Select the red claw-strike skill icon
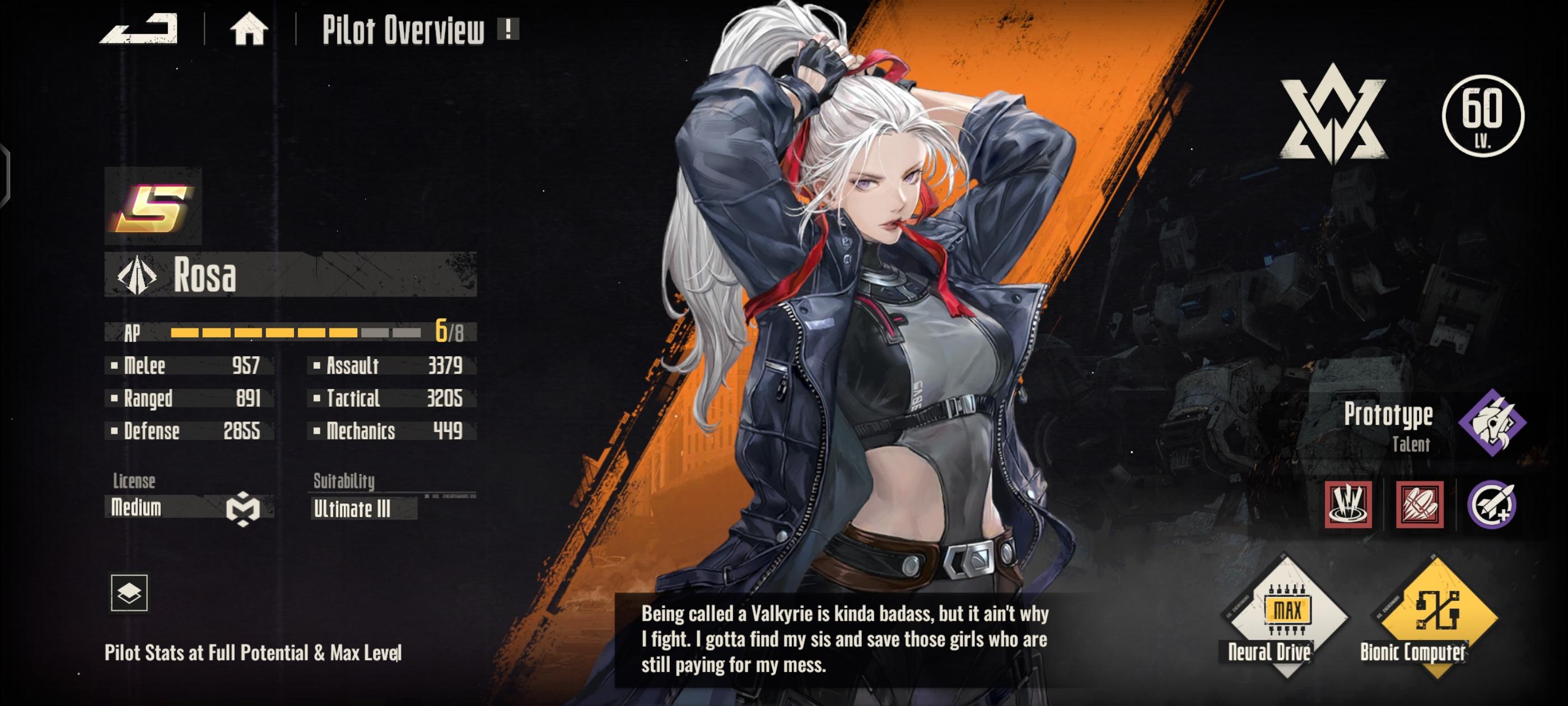The image size is (1568, 706). pyautogui.click(x=1348, y=504)
